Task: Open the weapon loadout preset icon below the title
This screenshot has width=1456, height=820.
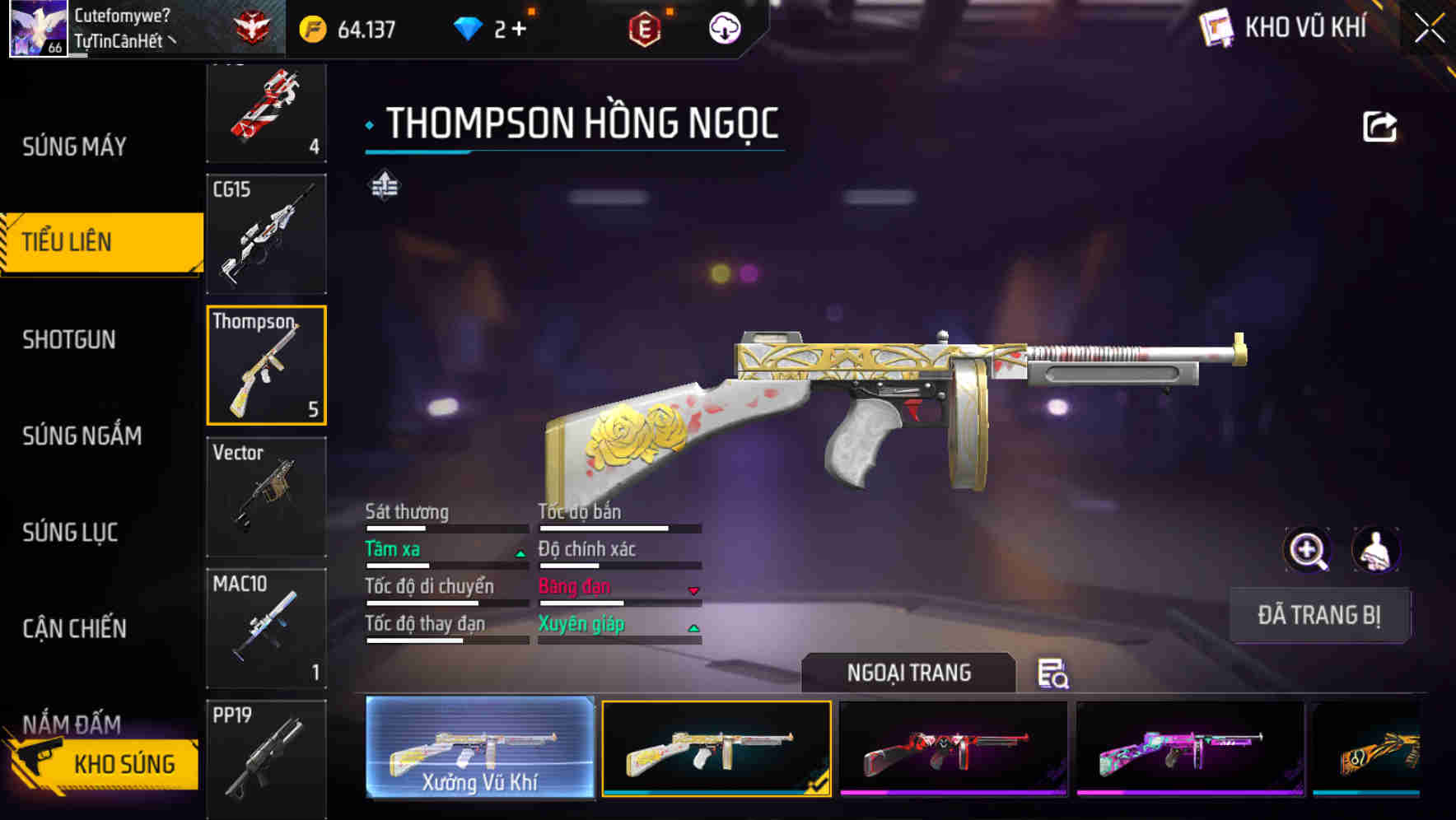Action: pyautogui.click(x=385, y=186)
